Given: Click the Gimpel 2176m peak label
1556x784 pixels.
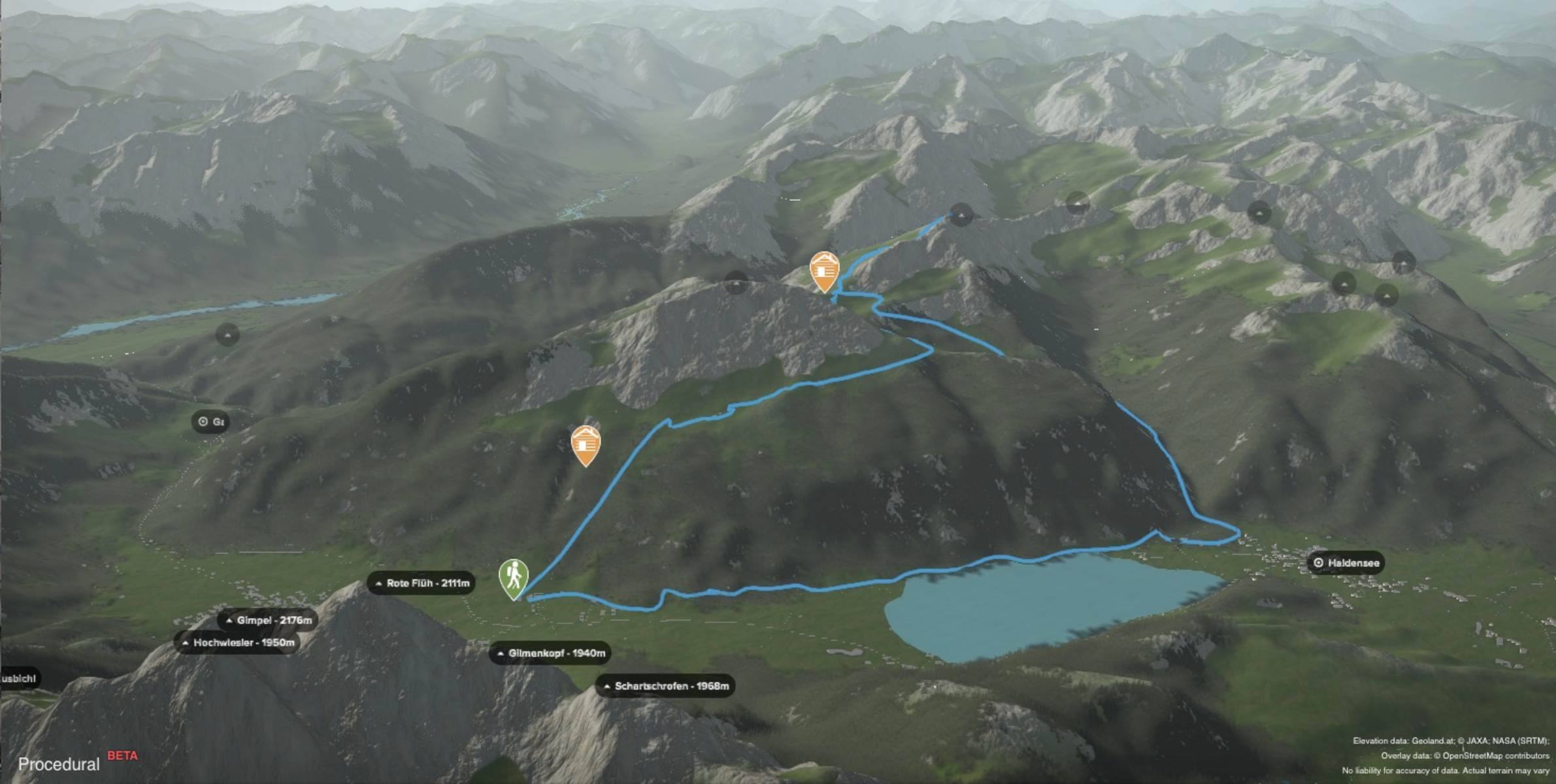Looking at the screenshot, I should [269, 621].
